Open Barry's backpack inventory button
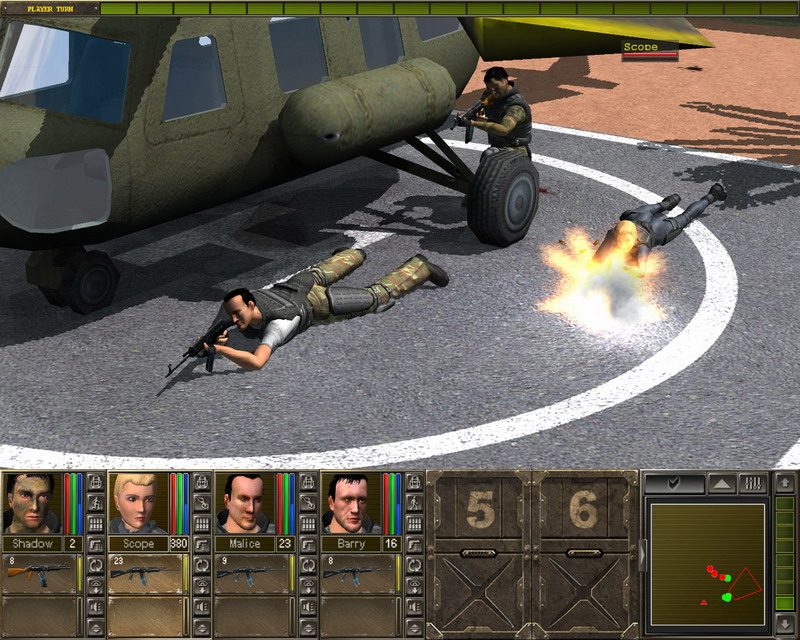This screenshot has width=800, height=640. pyautogui.click(x=414, y=483)
